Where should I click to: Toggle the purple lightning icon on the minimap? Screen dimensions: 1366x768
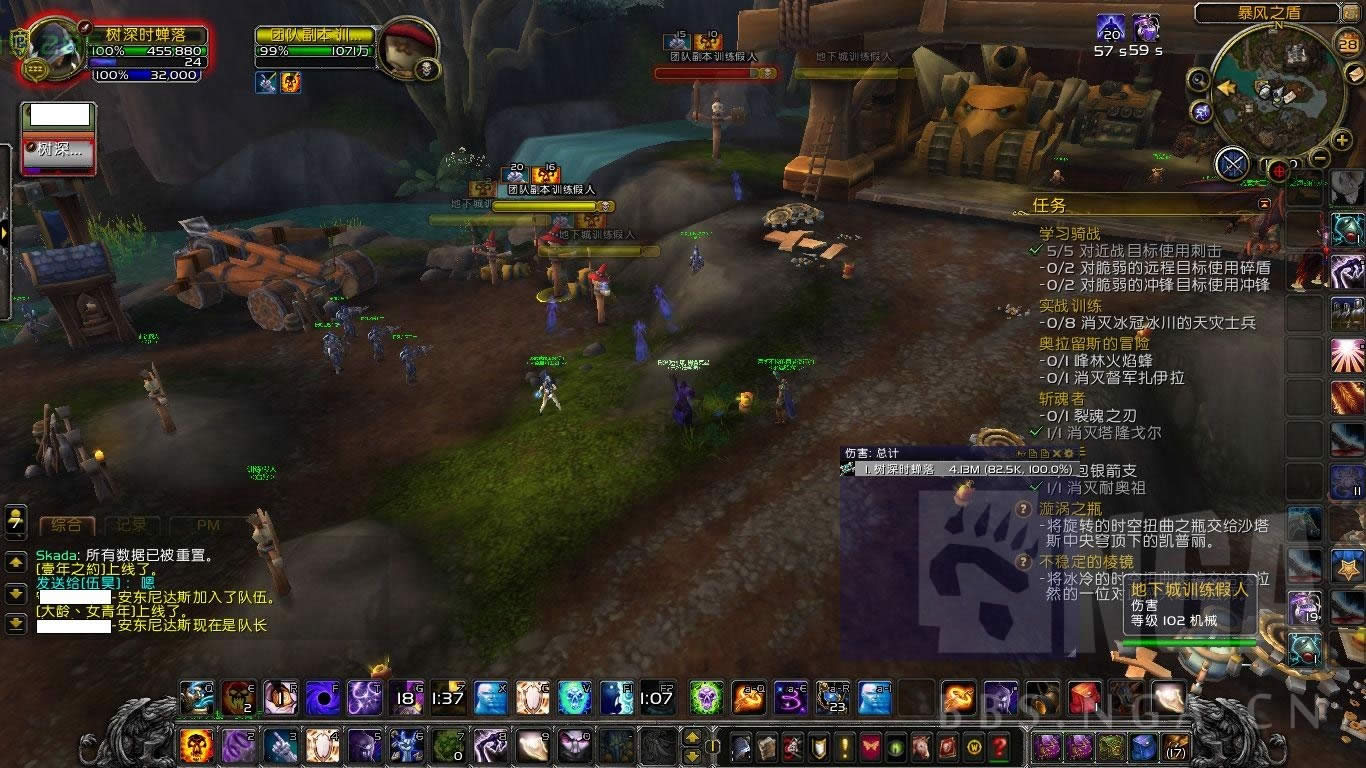point(1200,110)
